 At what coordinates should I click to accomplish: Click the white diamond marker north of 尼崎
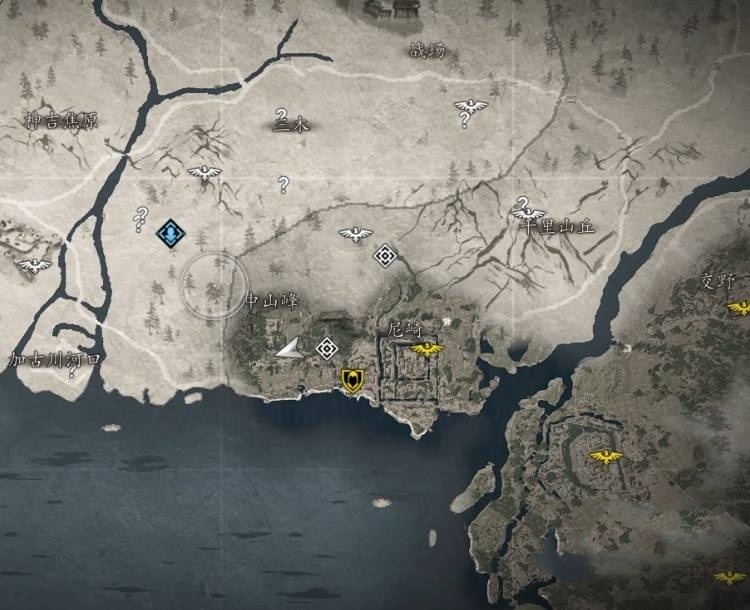coord(385,256)
